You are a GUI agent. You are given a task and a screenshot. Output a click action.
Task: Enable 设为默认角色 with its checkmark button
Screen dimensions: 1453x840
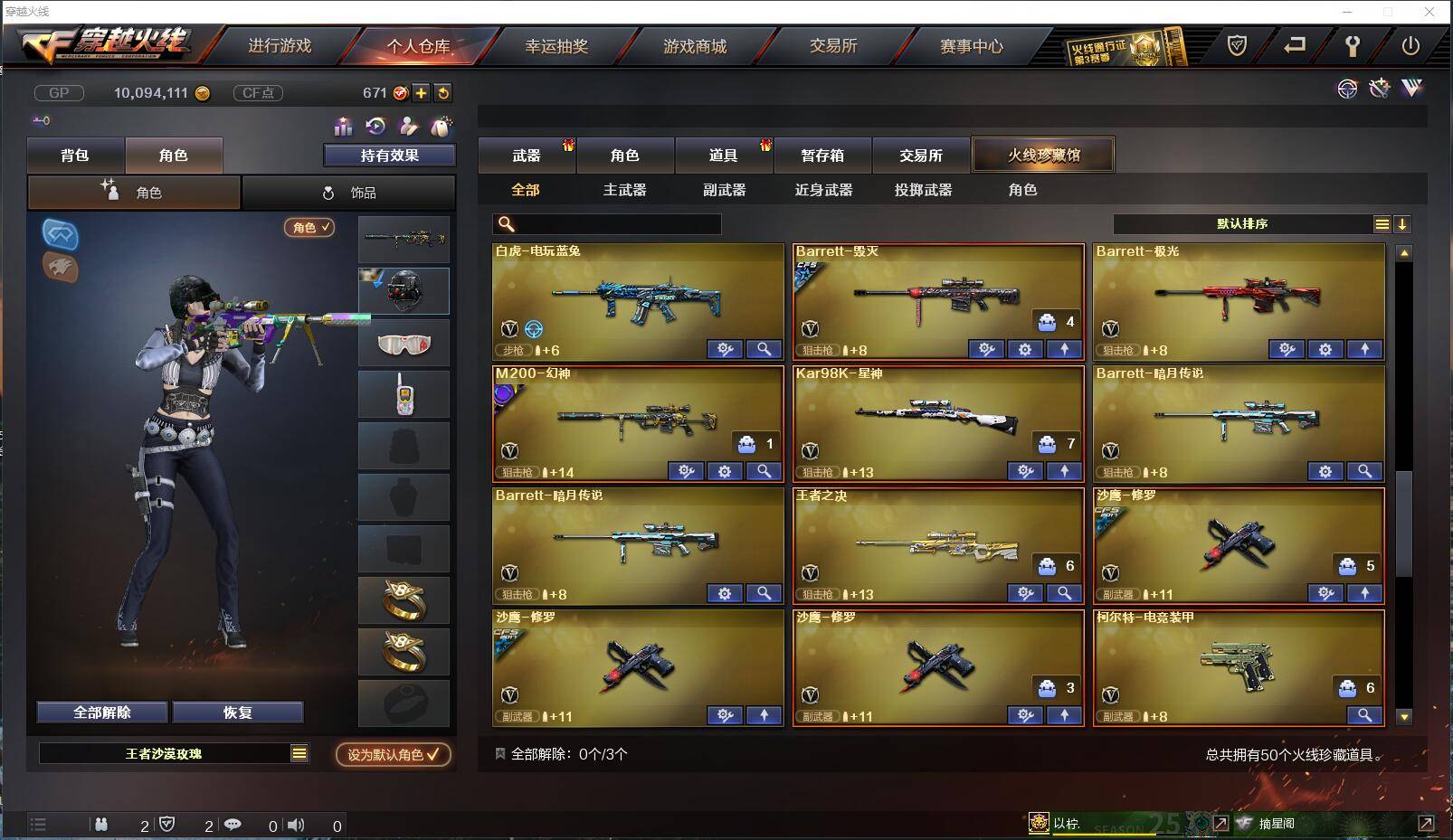coord(391,756)
